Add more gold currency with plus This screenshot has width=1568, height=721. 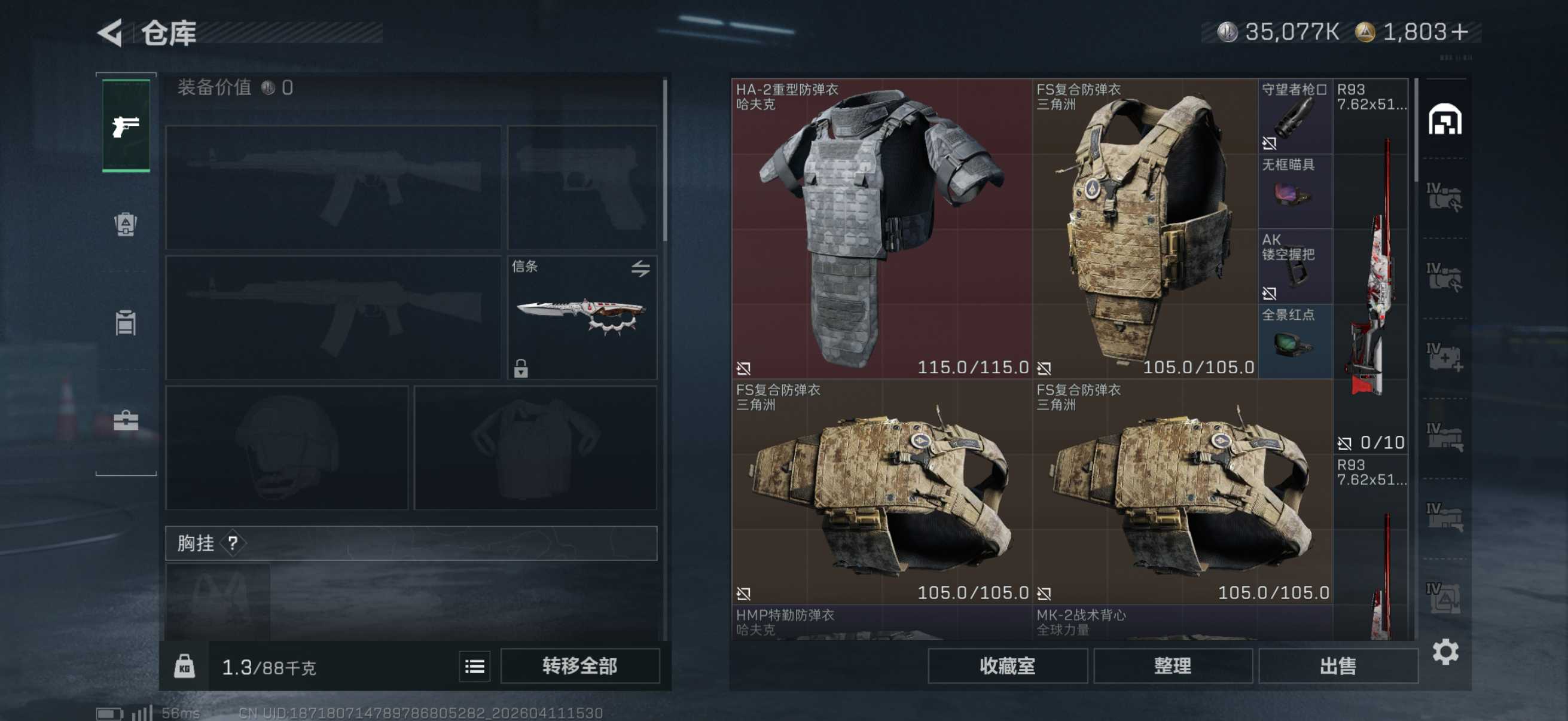(1459, 32)
